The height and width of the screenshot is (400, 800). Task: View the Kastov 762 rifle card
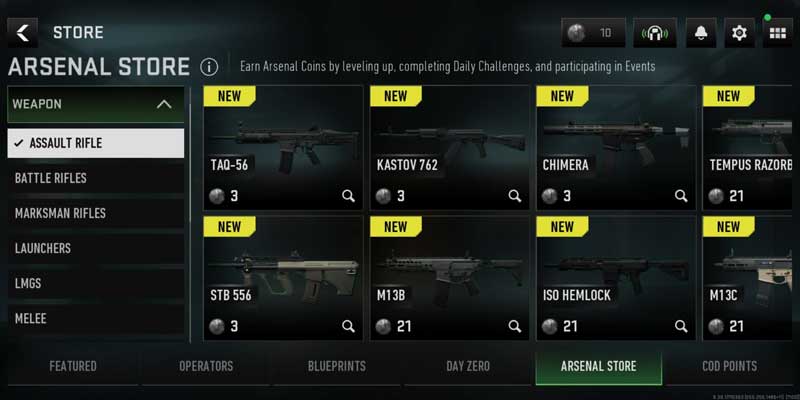point(449,146)
